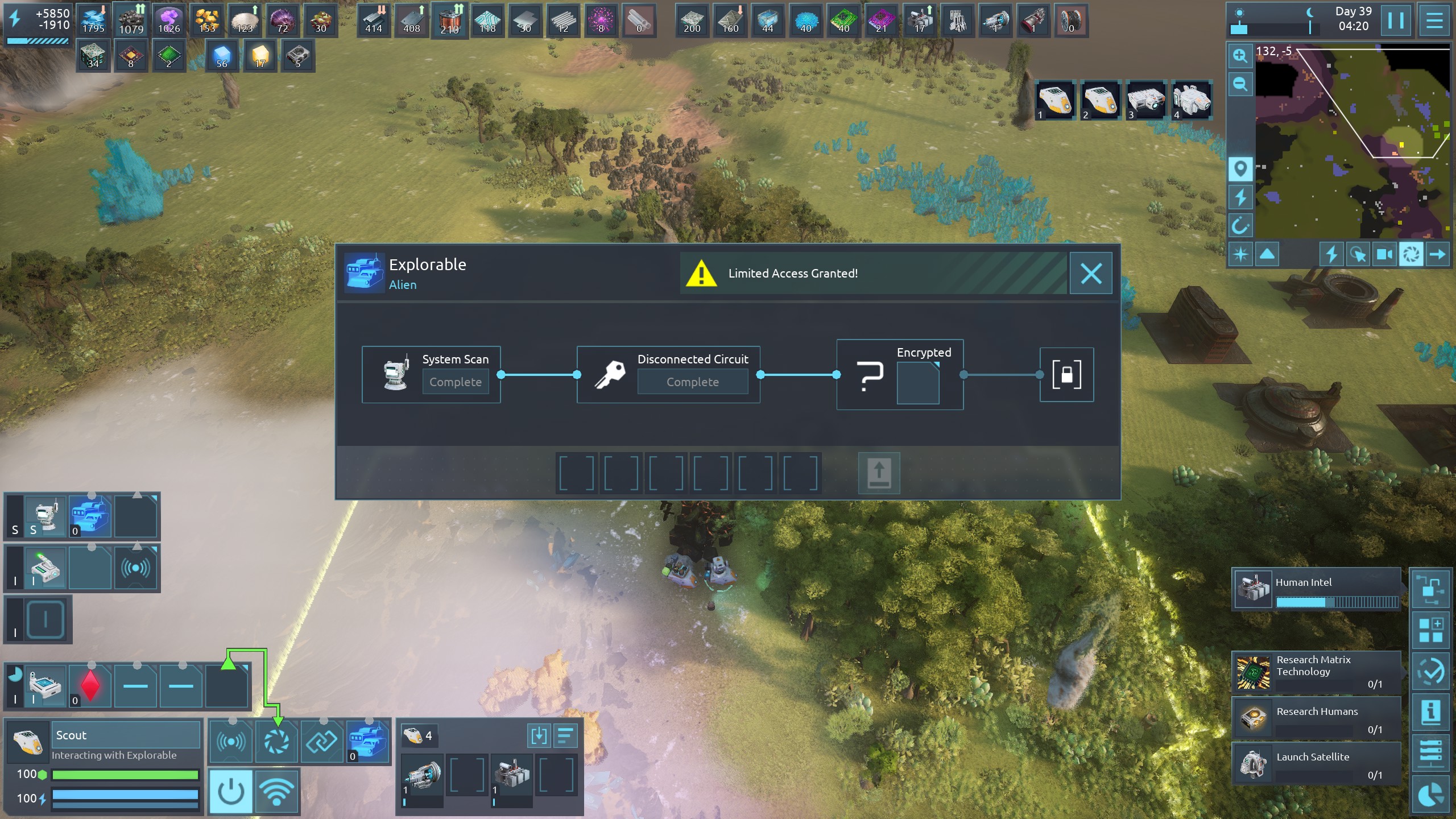Open the info panel icon
The image size is (1456, 819).
(1430, 712)
